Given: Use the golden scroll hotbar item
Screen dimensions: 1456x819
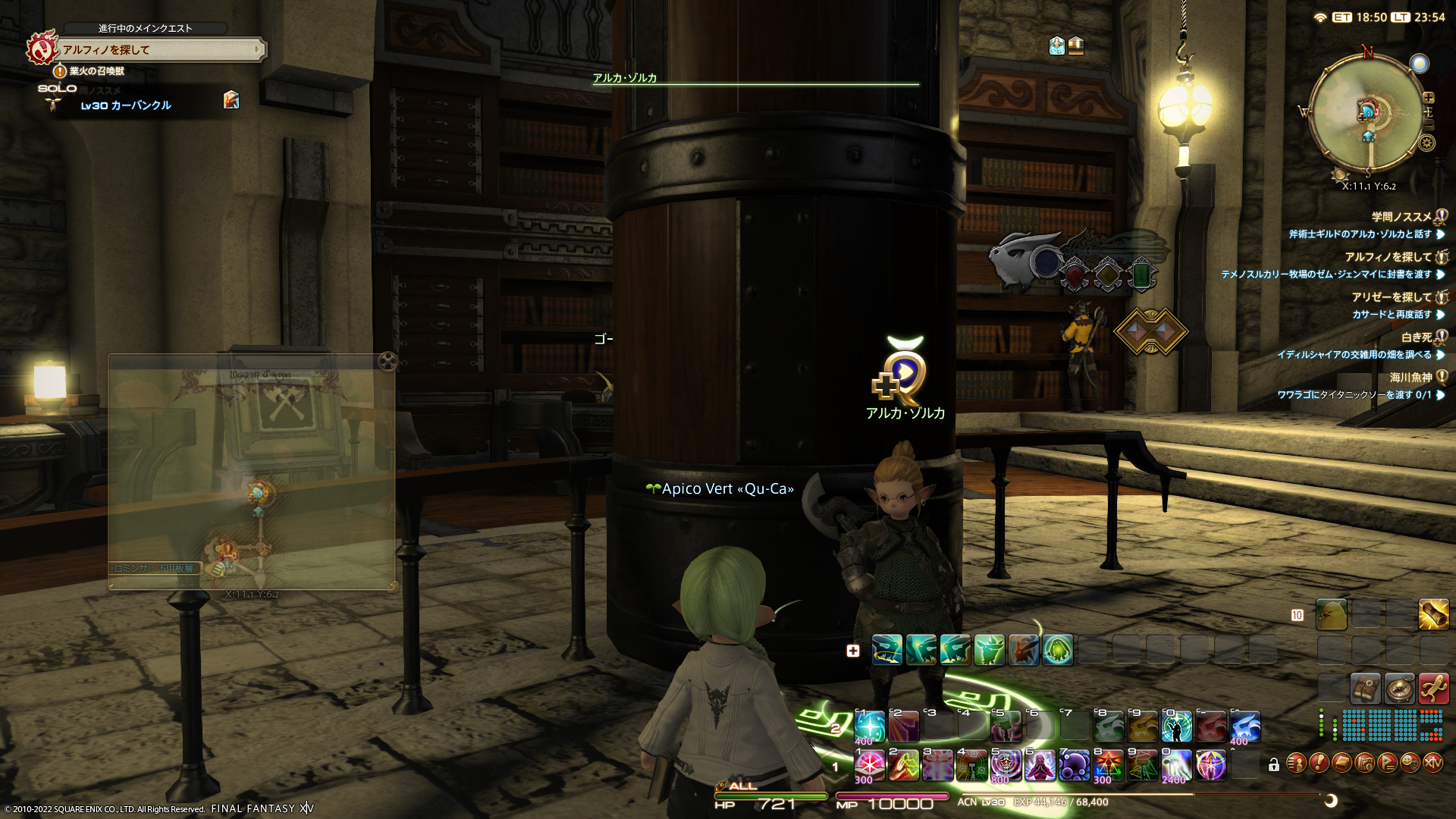Looking at the screenshot, I should pos(1433,615).
